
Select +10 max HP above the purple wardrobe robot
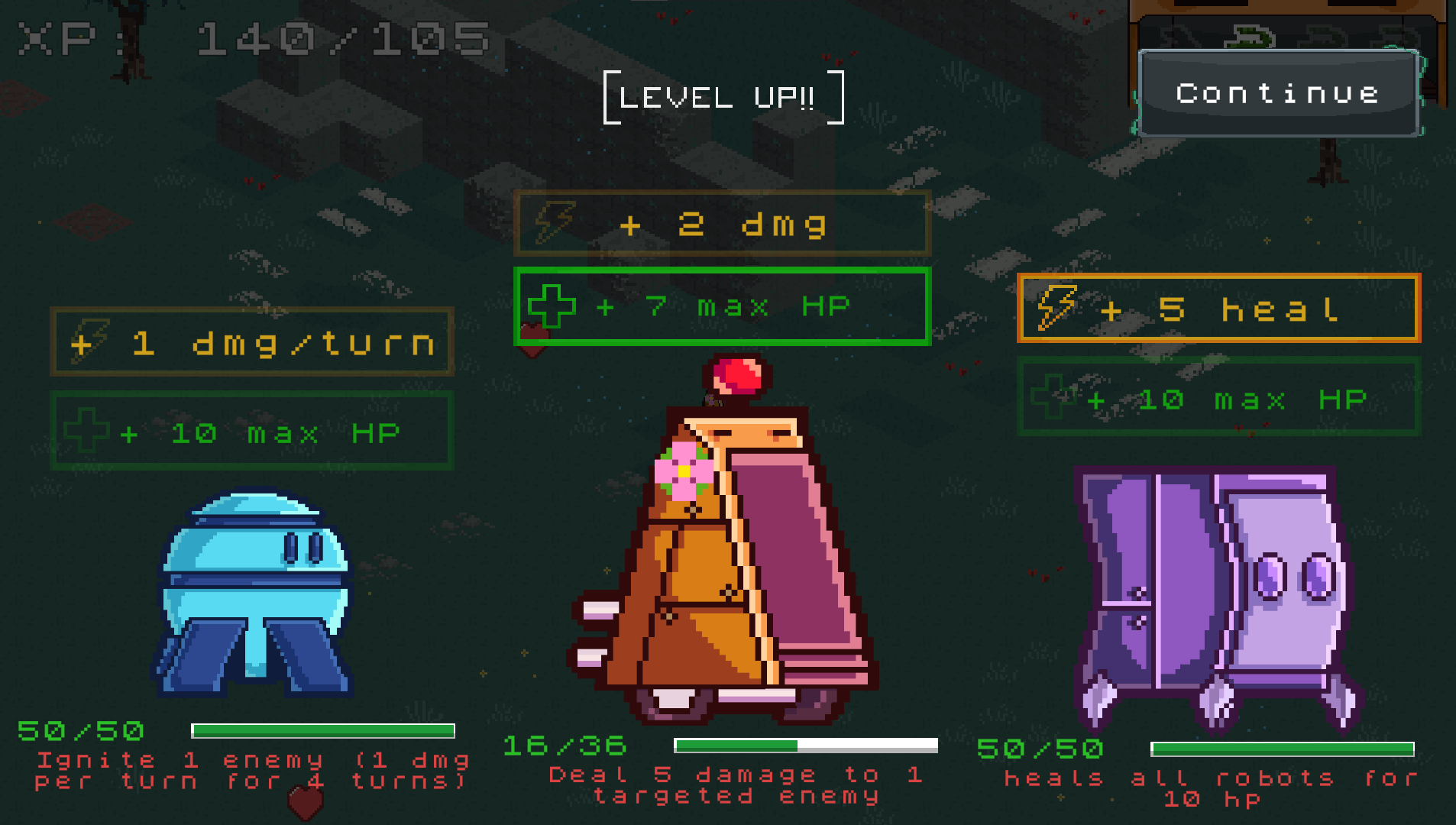tap(1218, 398)
